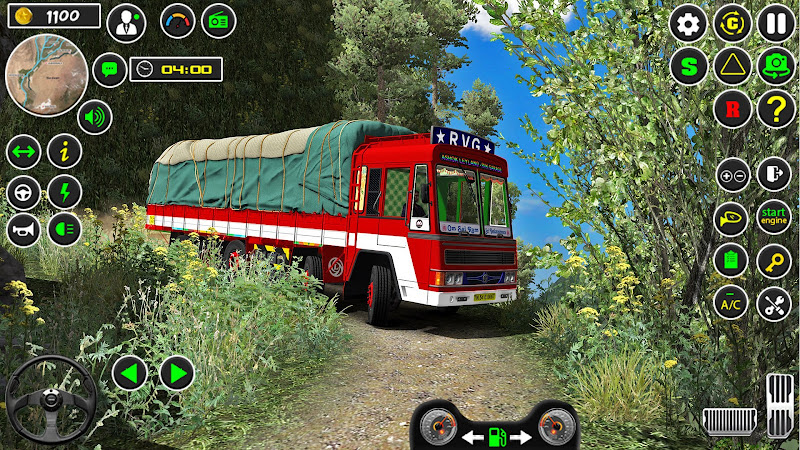Open the circular minimap
Viewport: 800px width, 450px height.
click(45, 75)
